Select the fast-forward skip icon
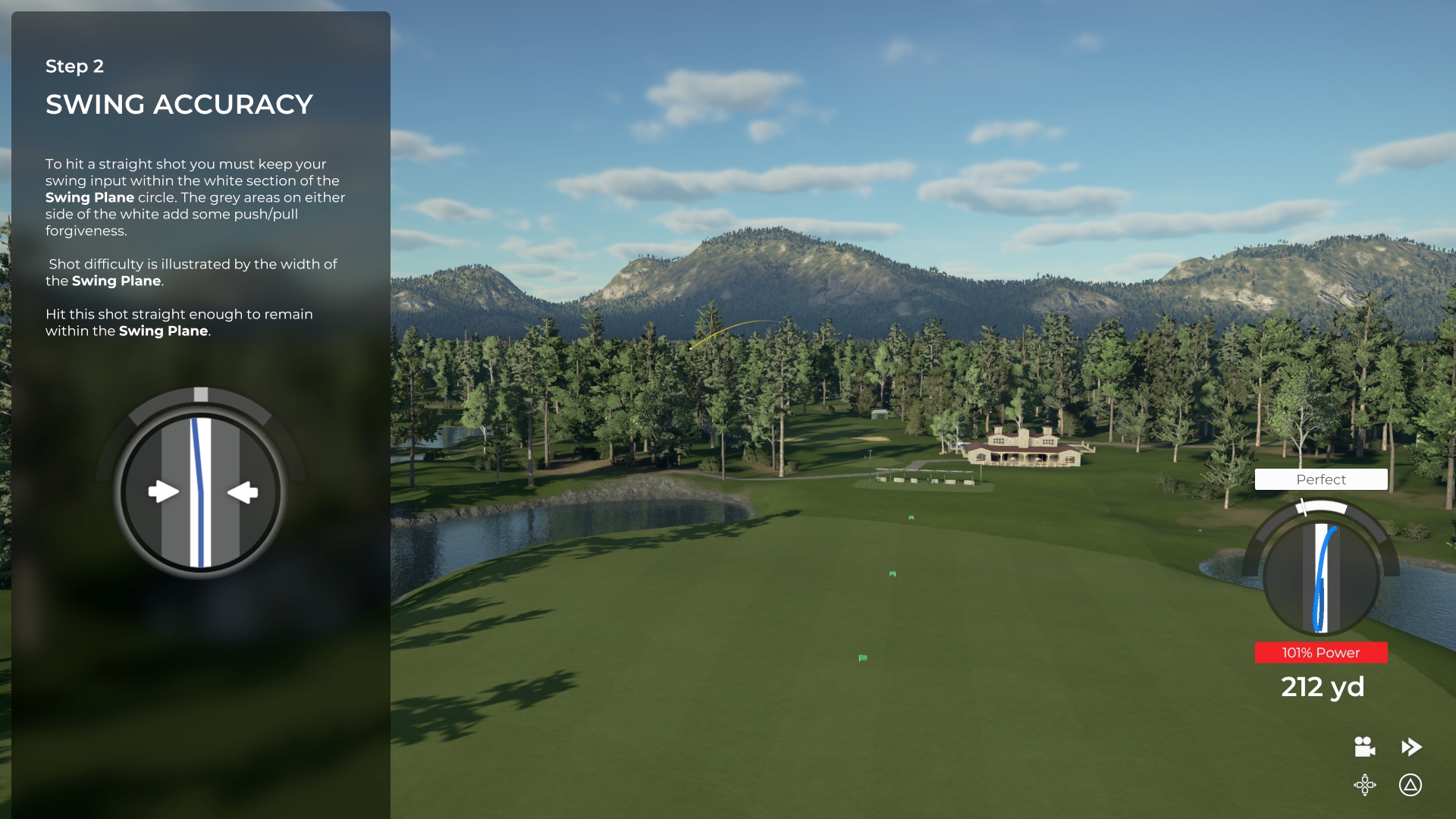Viewport: 1456px width, 819px height. [x=1412, y=746]
